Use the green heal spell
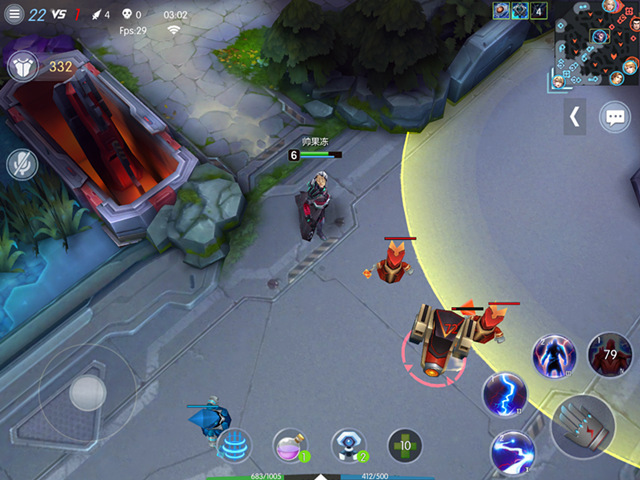This screenshot has width=640, height=480. tap(404, 445)
